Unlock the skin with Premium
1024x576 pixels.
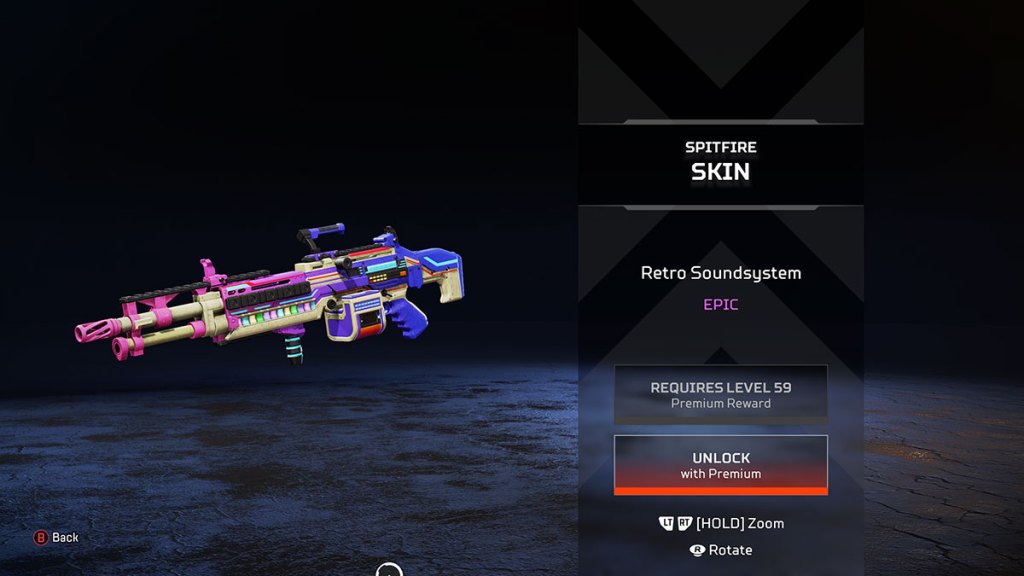(x=720, y=465)
